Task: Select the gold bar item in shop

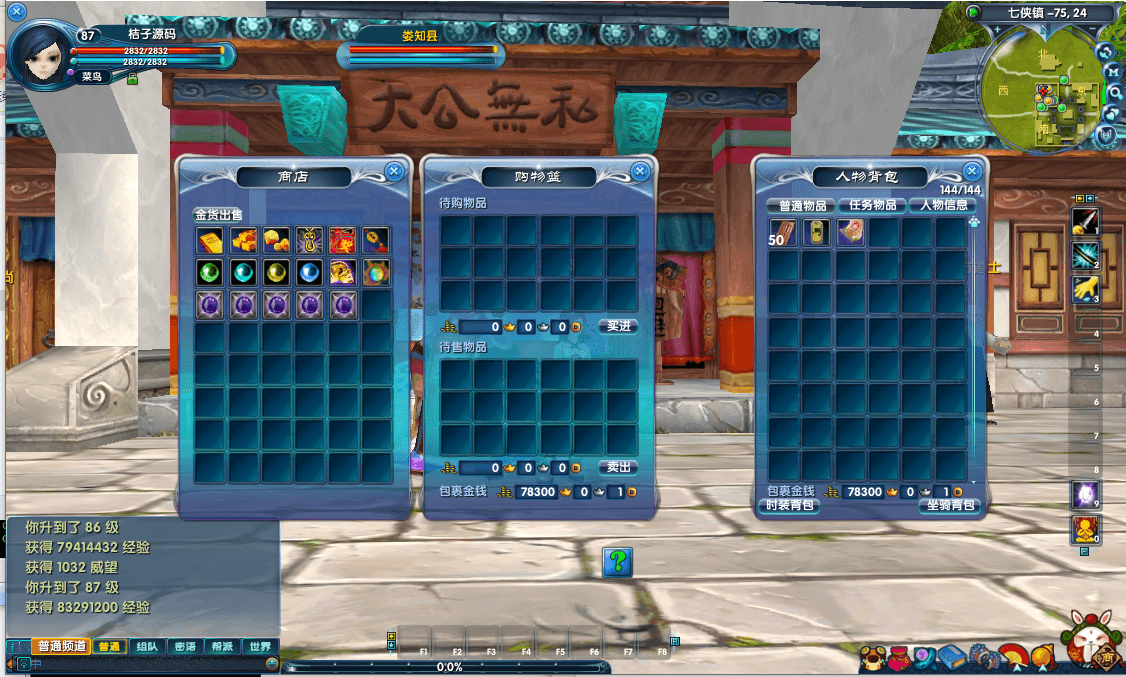Action: [210, 241]
